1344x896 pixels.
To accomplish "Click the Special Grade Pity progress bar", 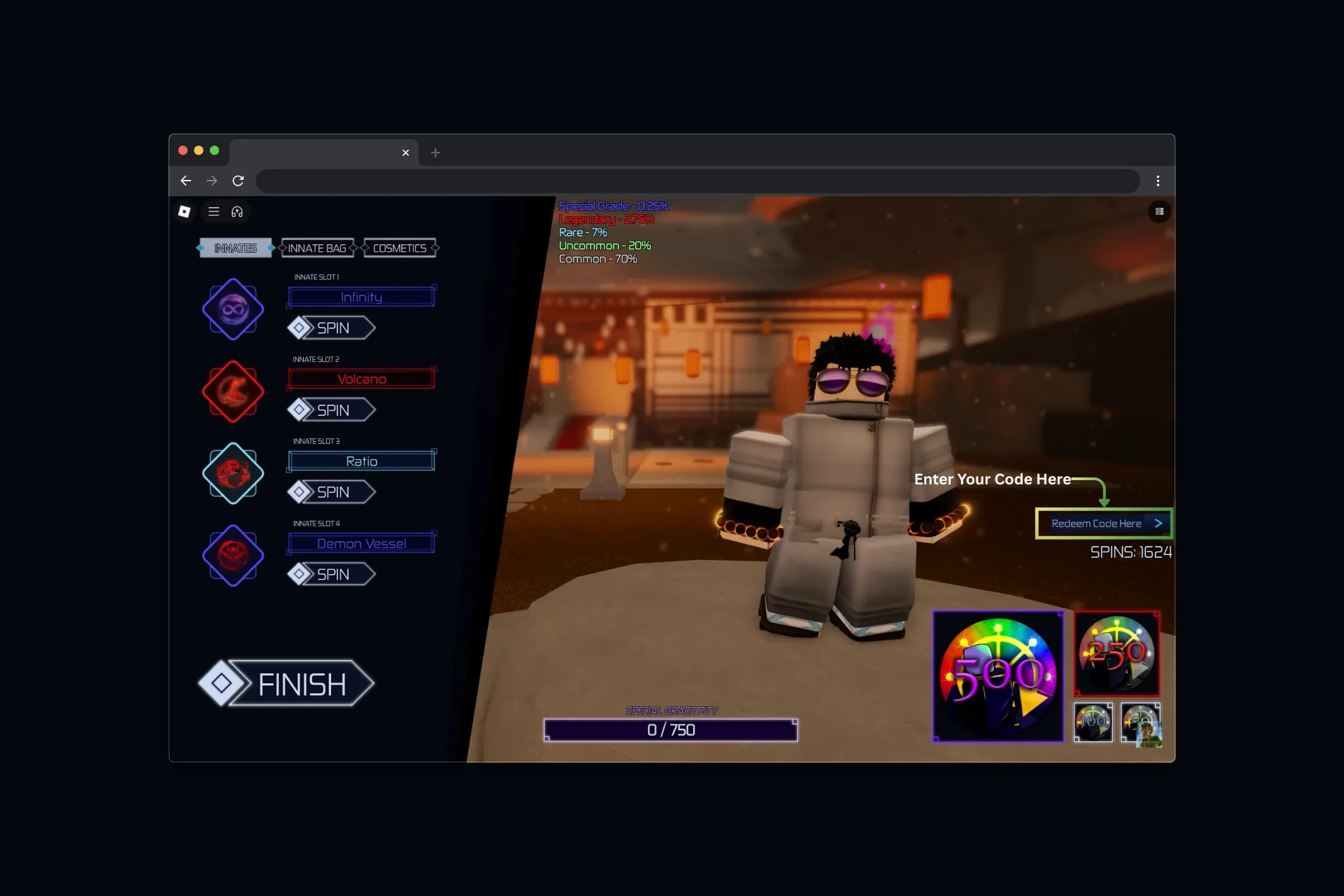I will tap(670, 729).
